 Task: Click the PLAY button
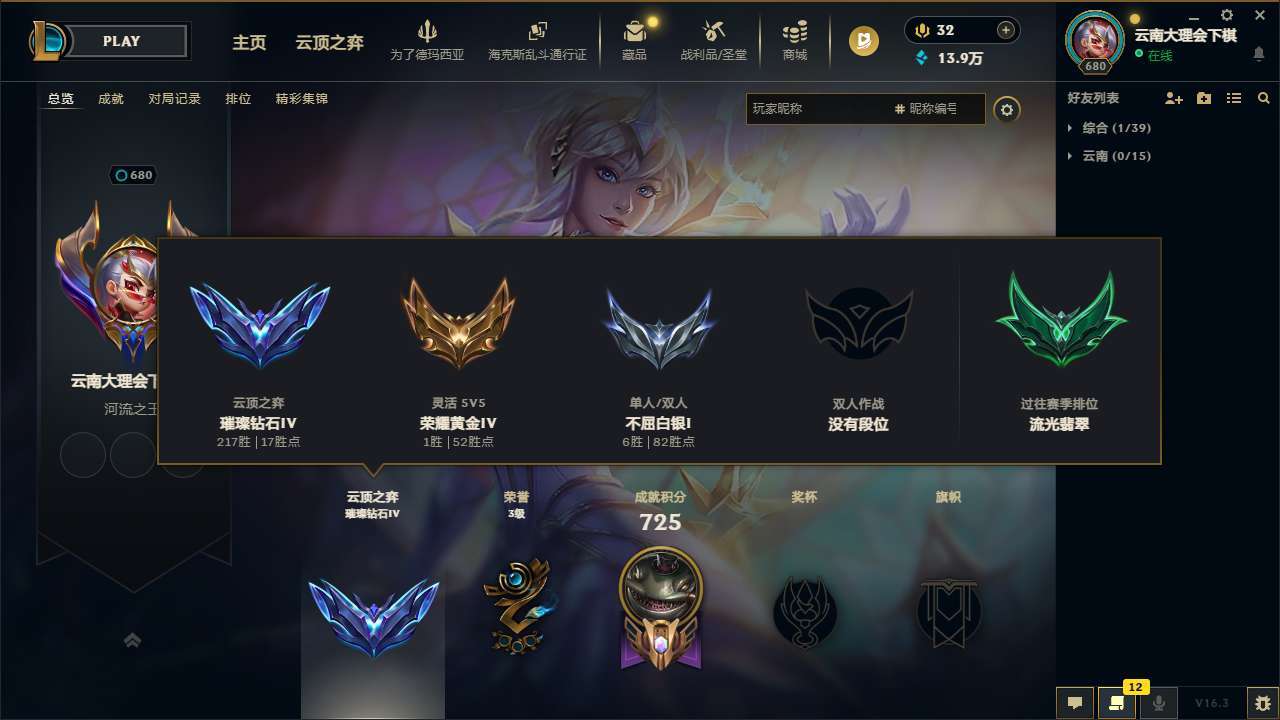[122, 41]
